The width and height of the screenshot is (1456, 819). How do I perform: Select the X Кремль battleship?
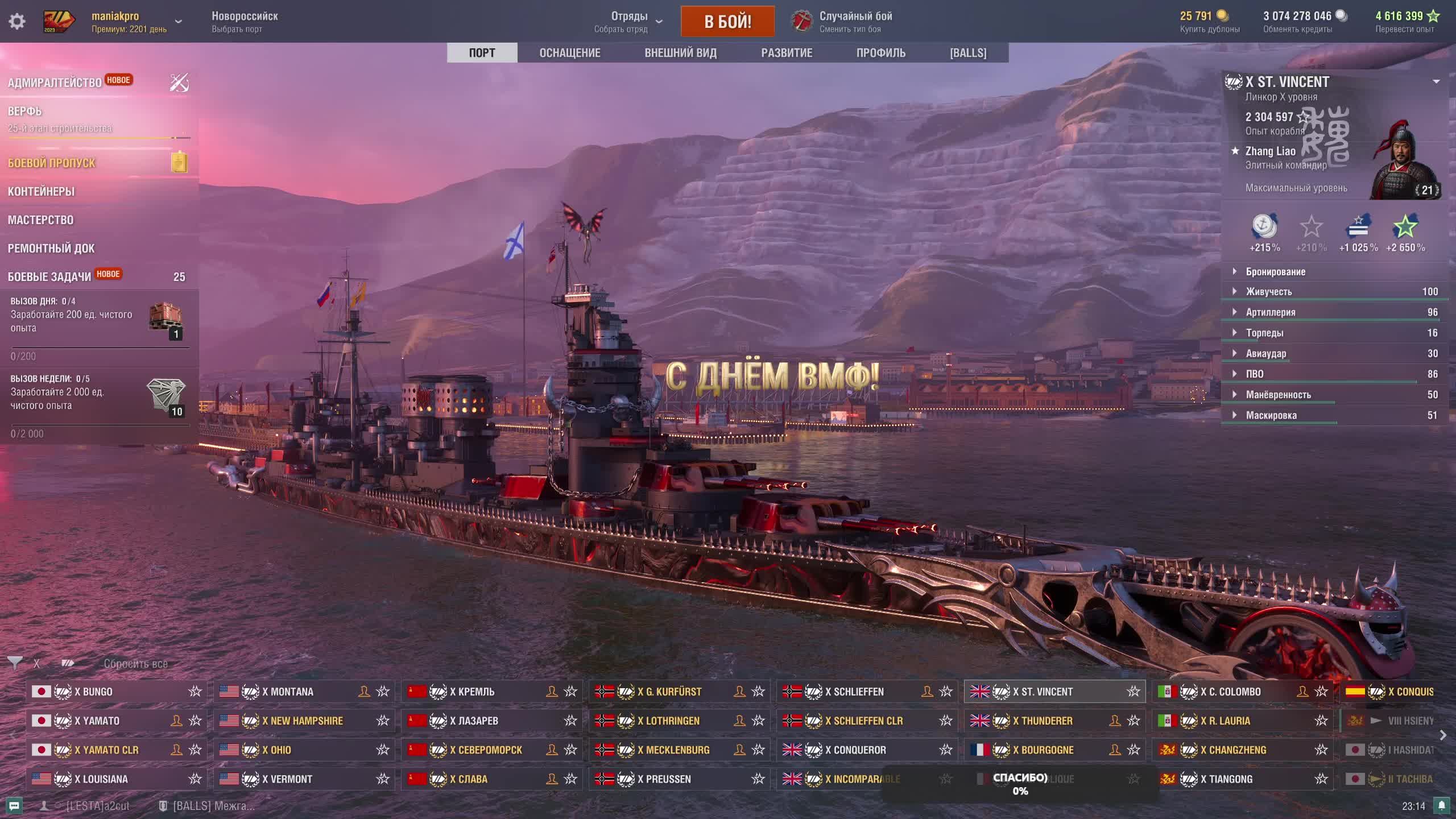(472, 692)
